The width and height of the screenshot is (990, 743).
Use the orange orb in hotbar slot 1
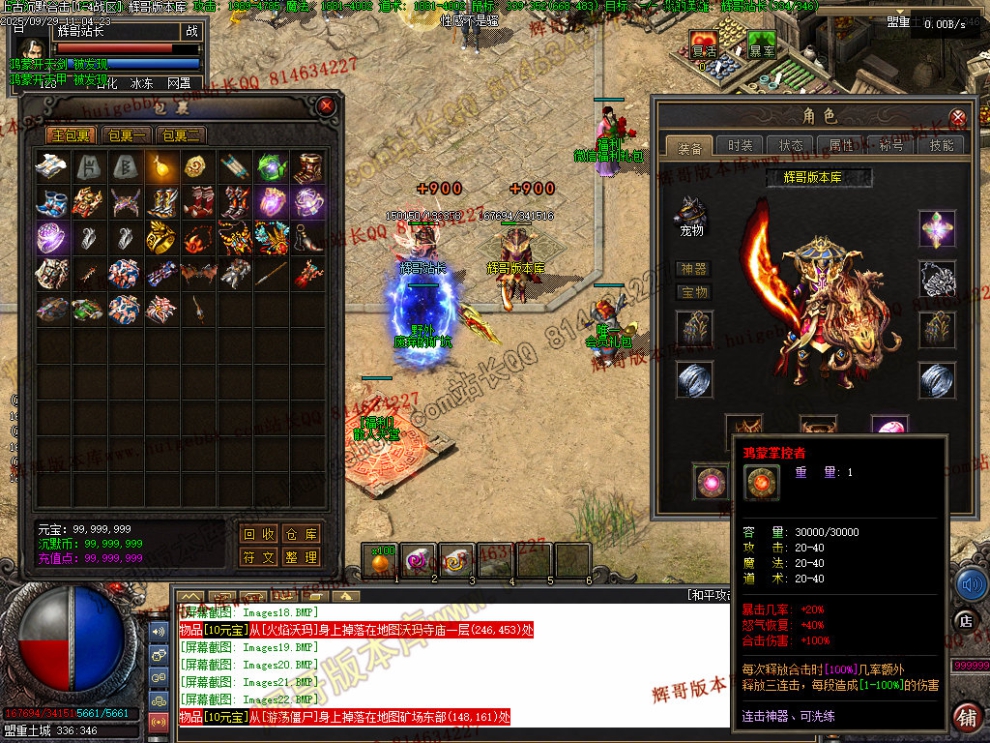382,561
